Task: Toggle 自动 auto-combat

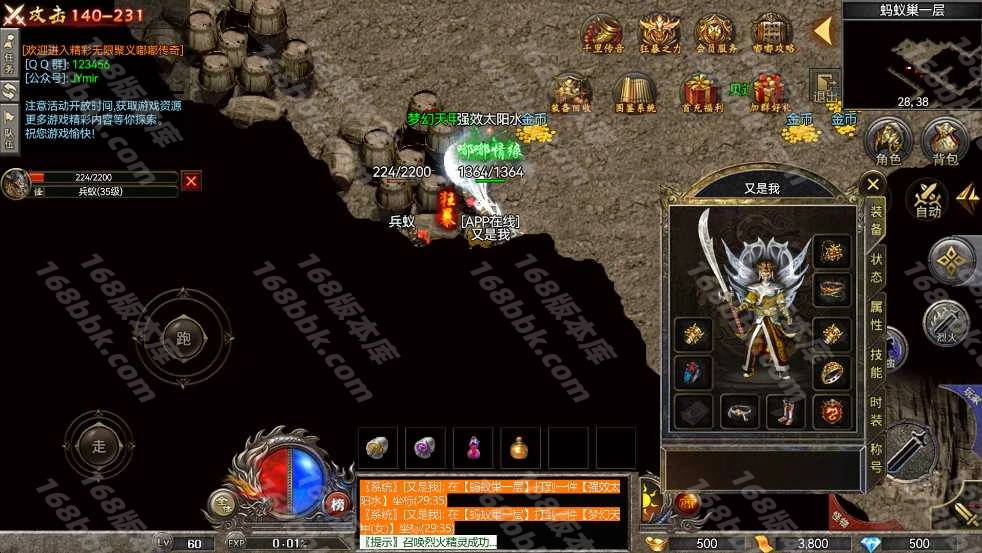Action: point(928,198)
